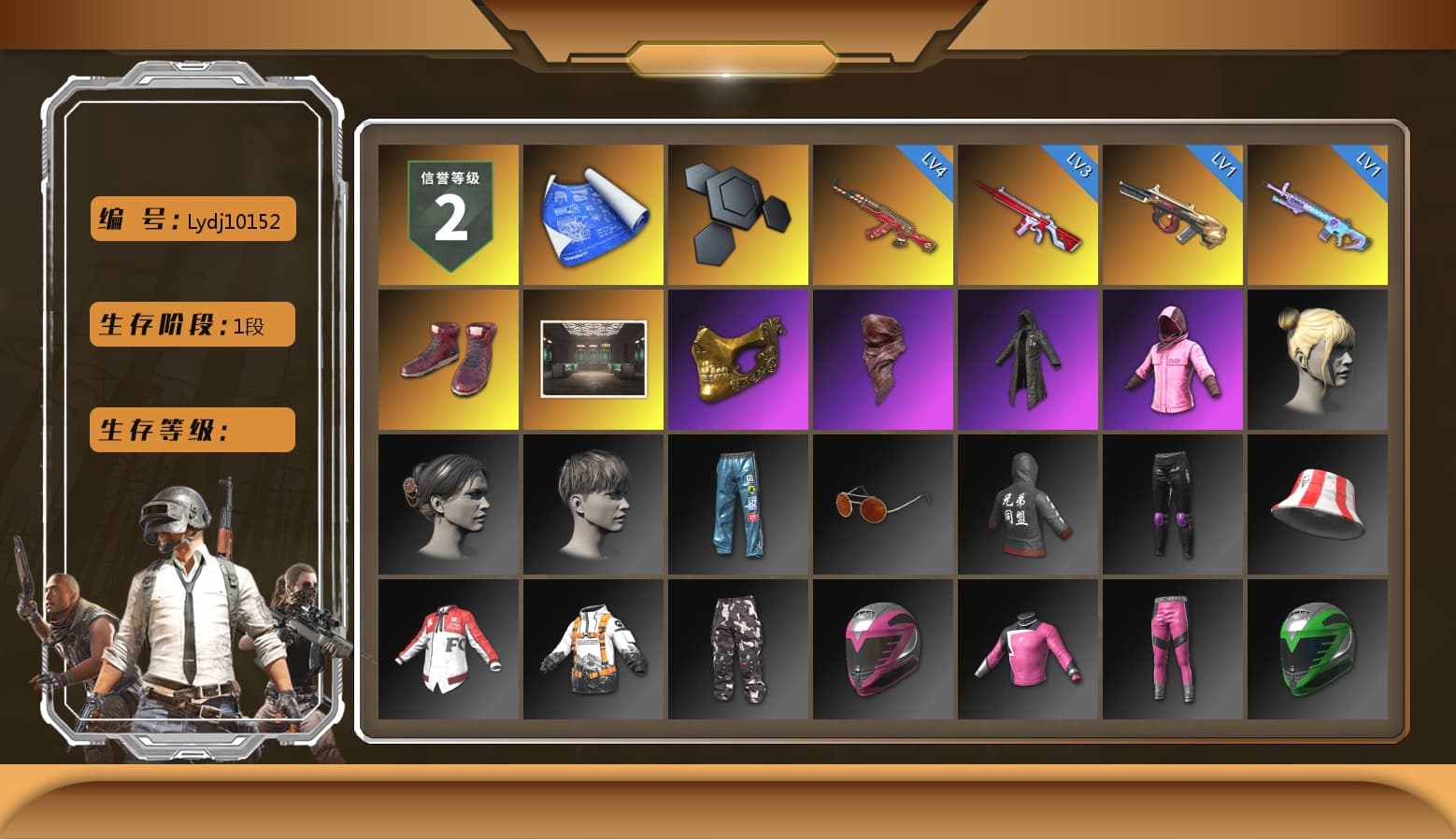Select the black trench coat
Viewport: 1456px width, 839px height.
coord(1028,359)
